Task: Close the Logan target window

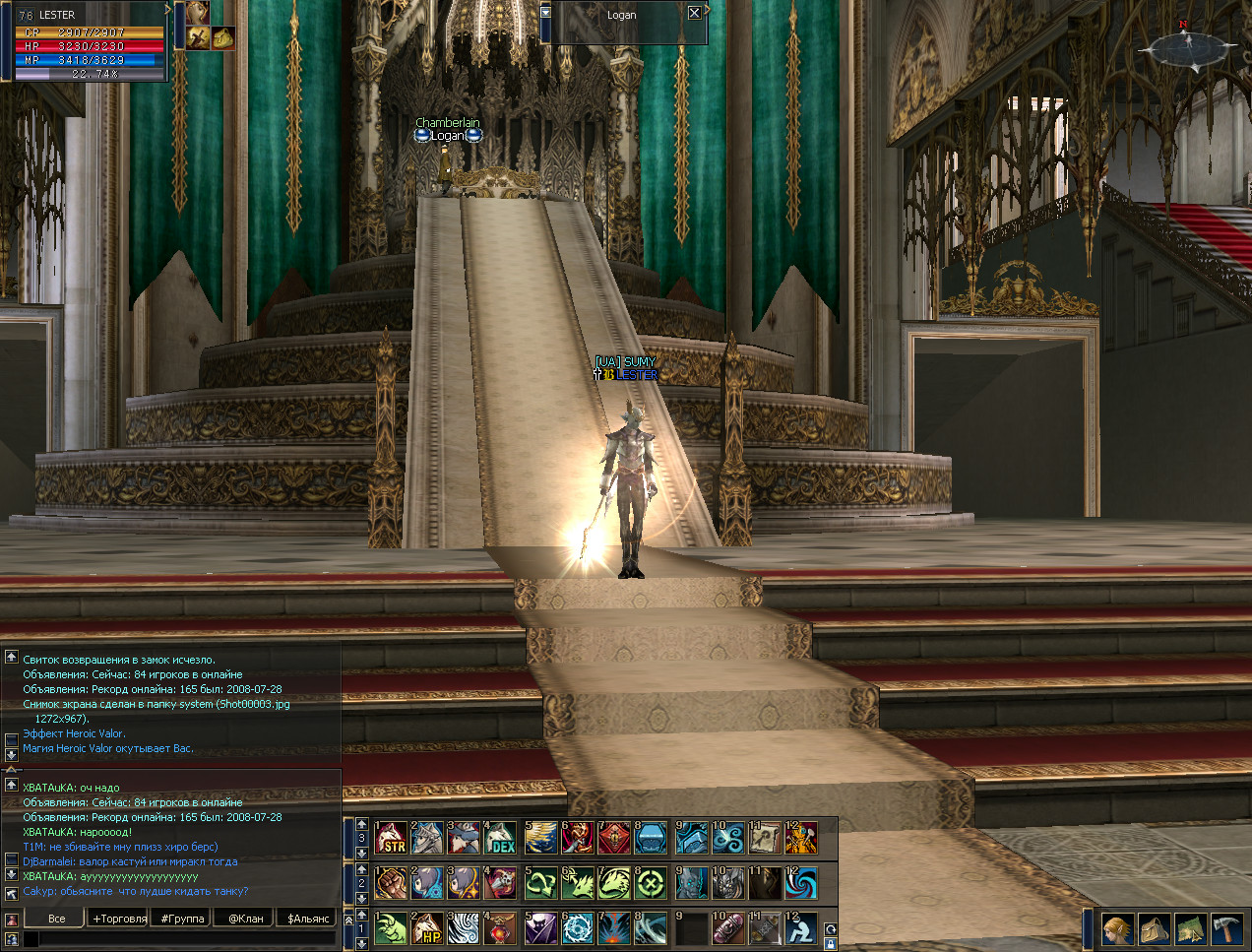Action: (x=694, y=13)
